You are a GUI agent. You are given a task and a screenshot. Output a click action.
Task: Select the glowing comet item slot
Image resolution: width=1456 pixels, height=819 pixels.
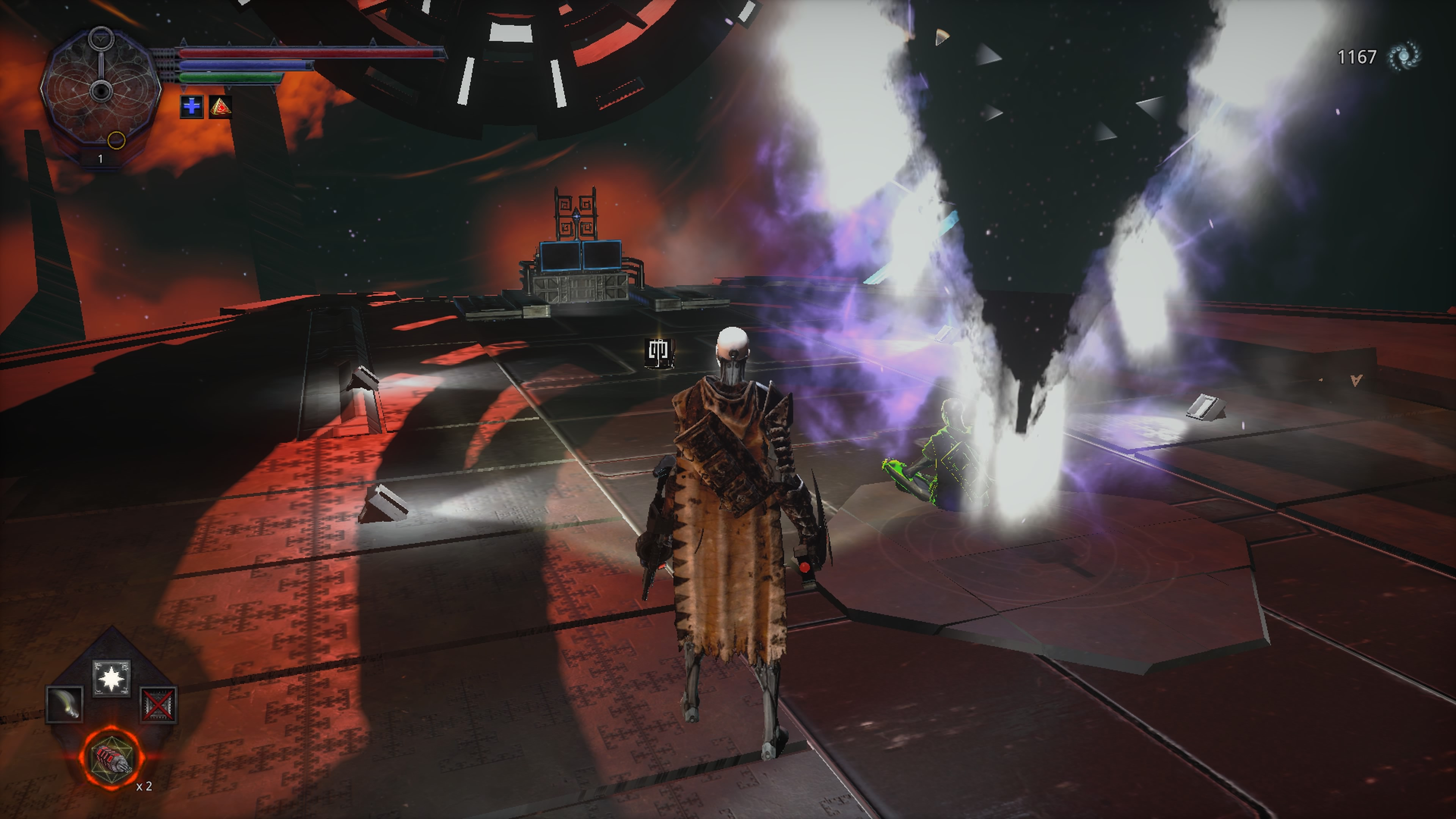pyautogui.click(x=64, y=704)
